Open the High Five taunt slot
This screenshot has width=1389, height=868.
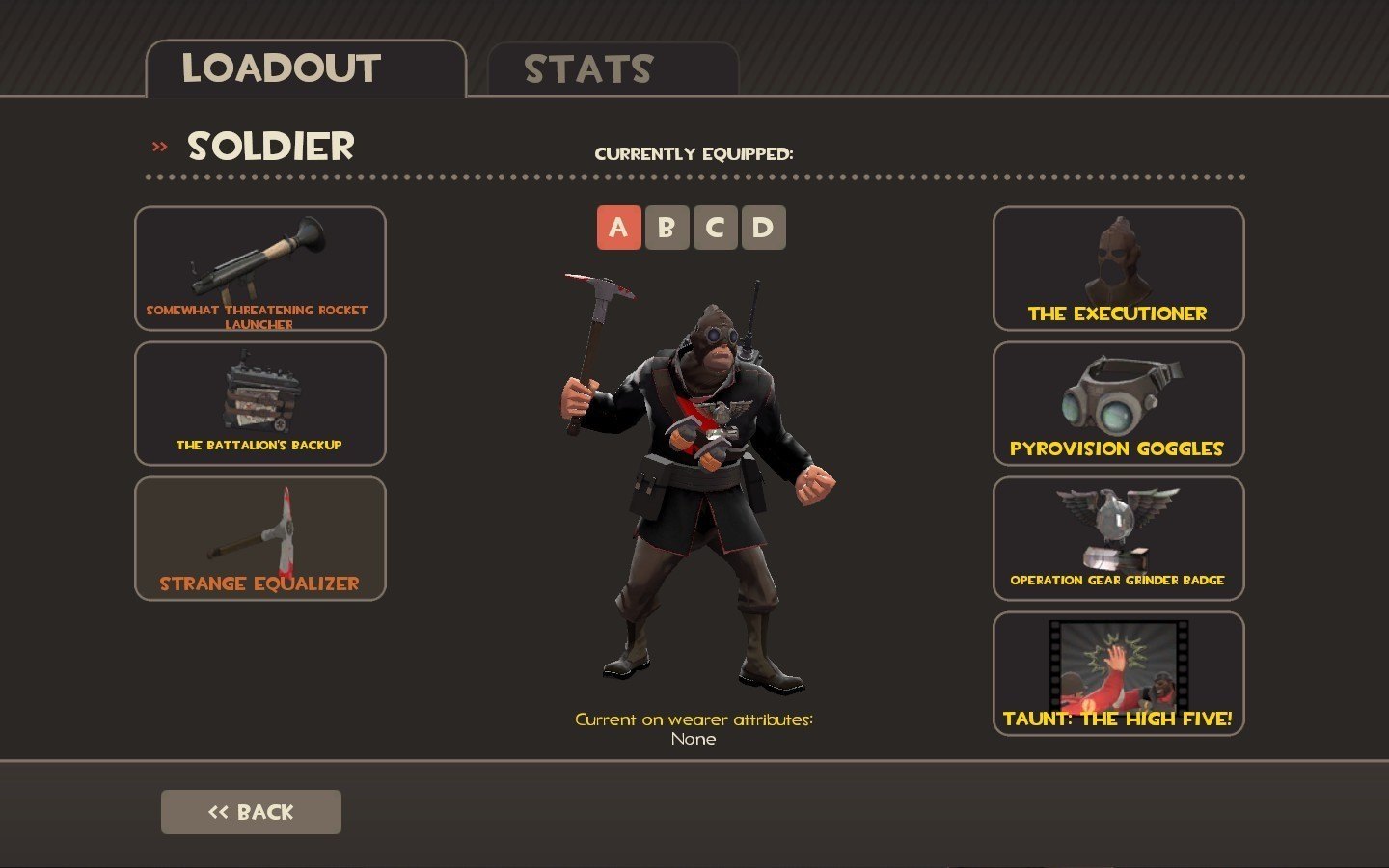coord(1119,674)
